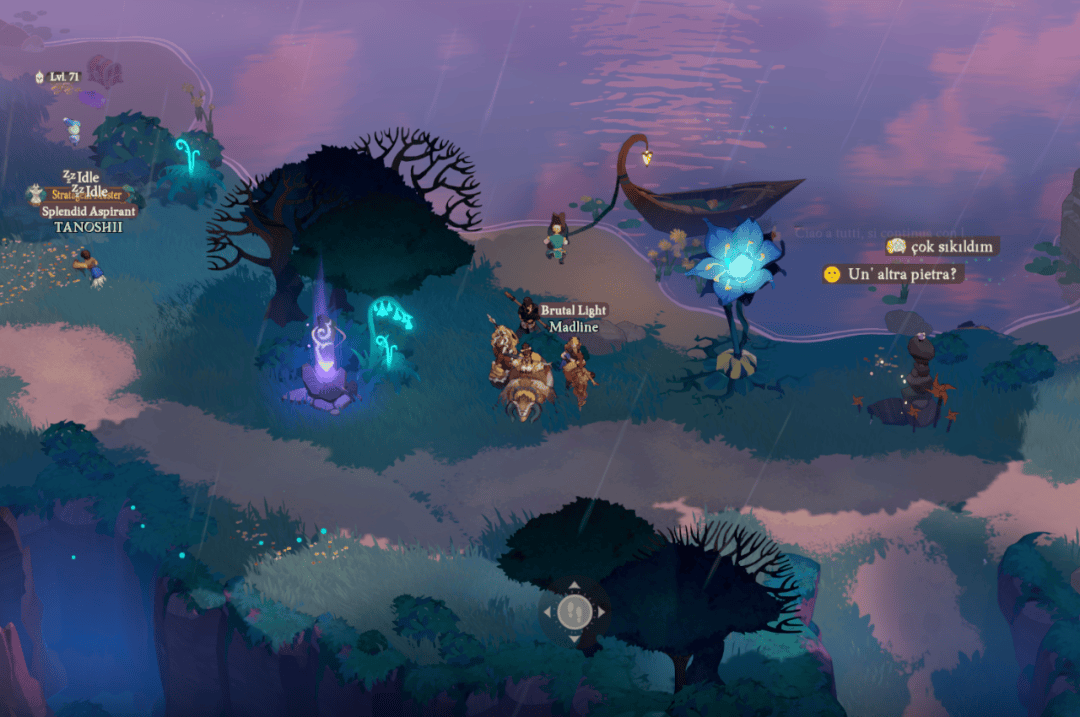Tap the movement pad's up arrow
This screenshot has width=1080, height=717.
(574, 586)
